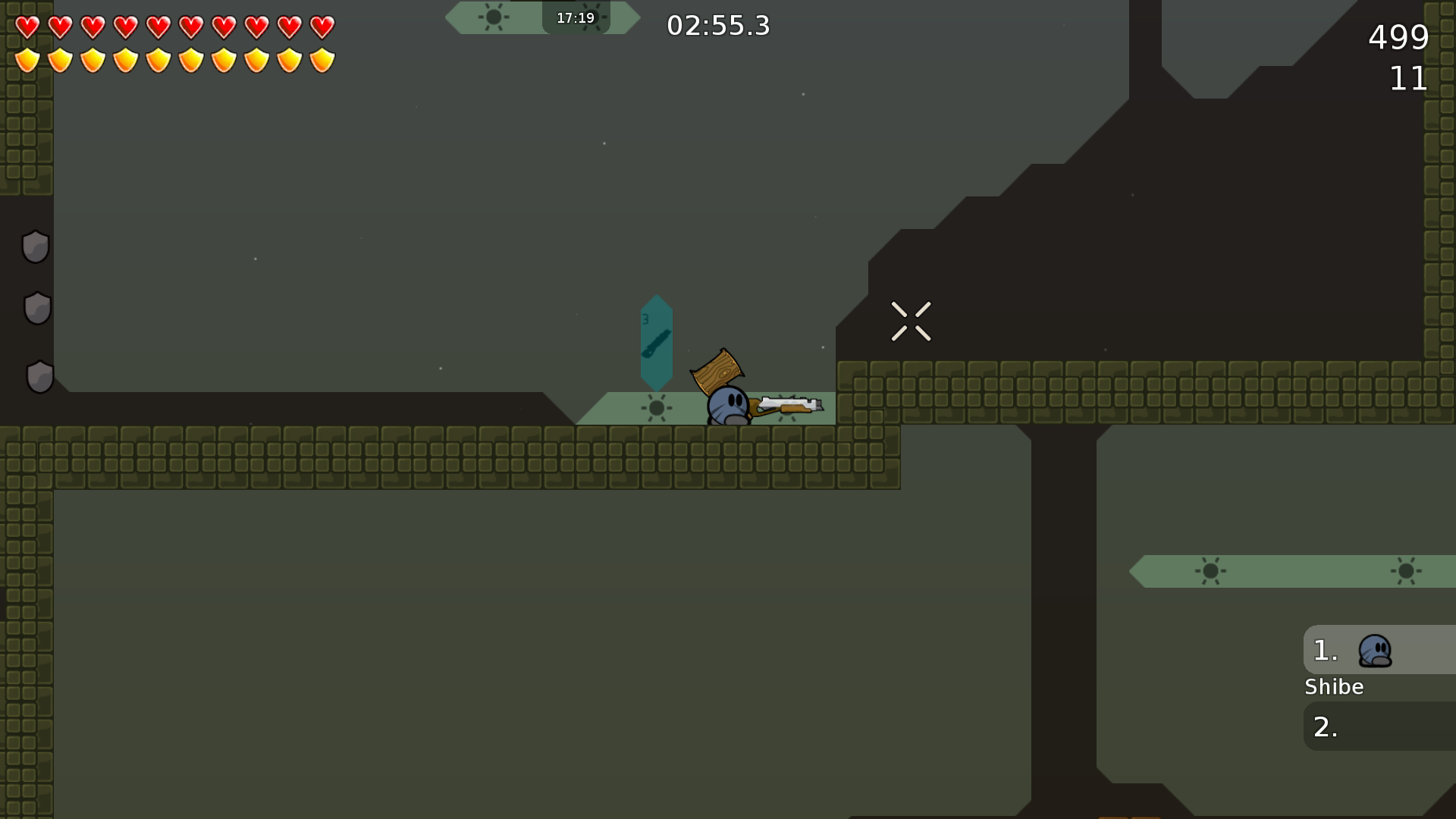Click the 17:19 timer badge
The height and width of the screenshot is (819, 1456).
[x=575, y=17]
